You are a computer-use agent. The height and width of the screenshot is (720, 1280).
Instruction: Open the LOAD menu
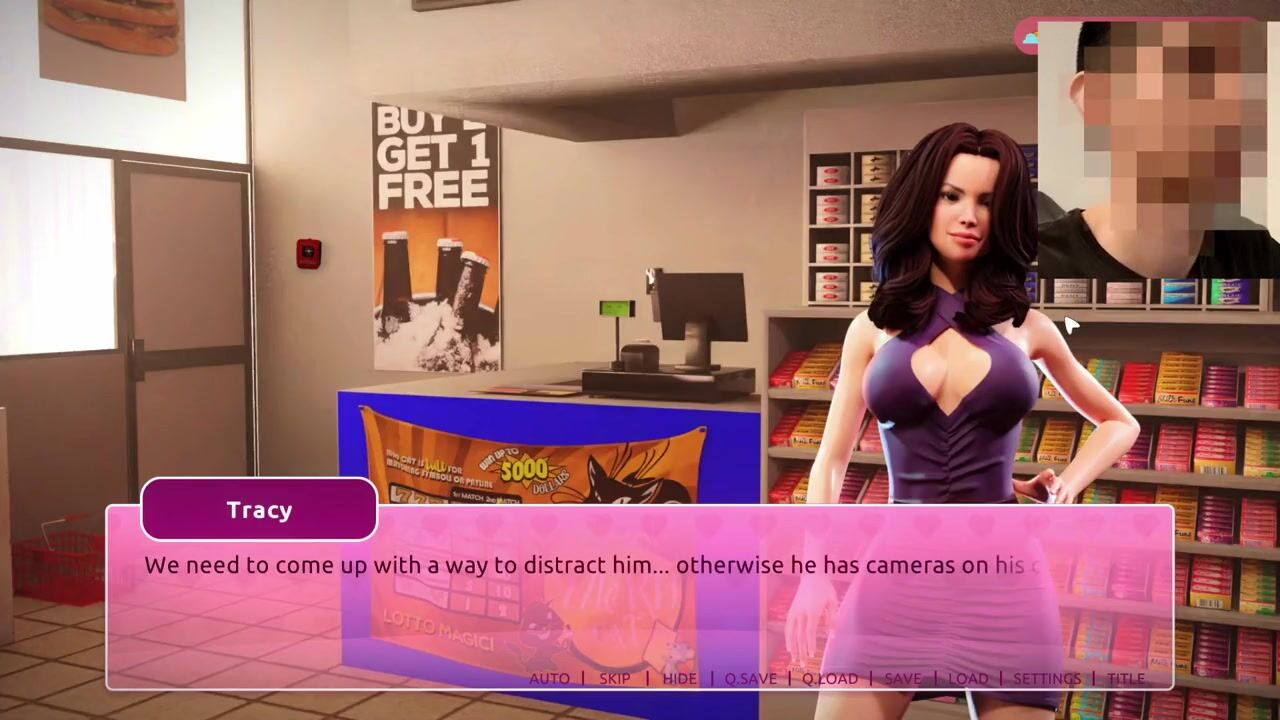click(967, 678)
